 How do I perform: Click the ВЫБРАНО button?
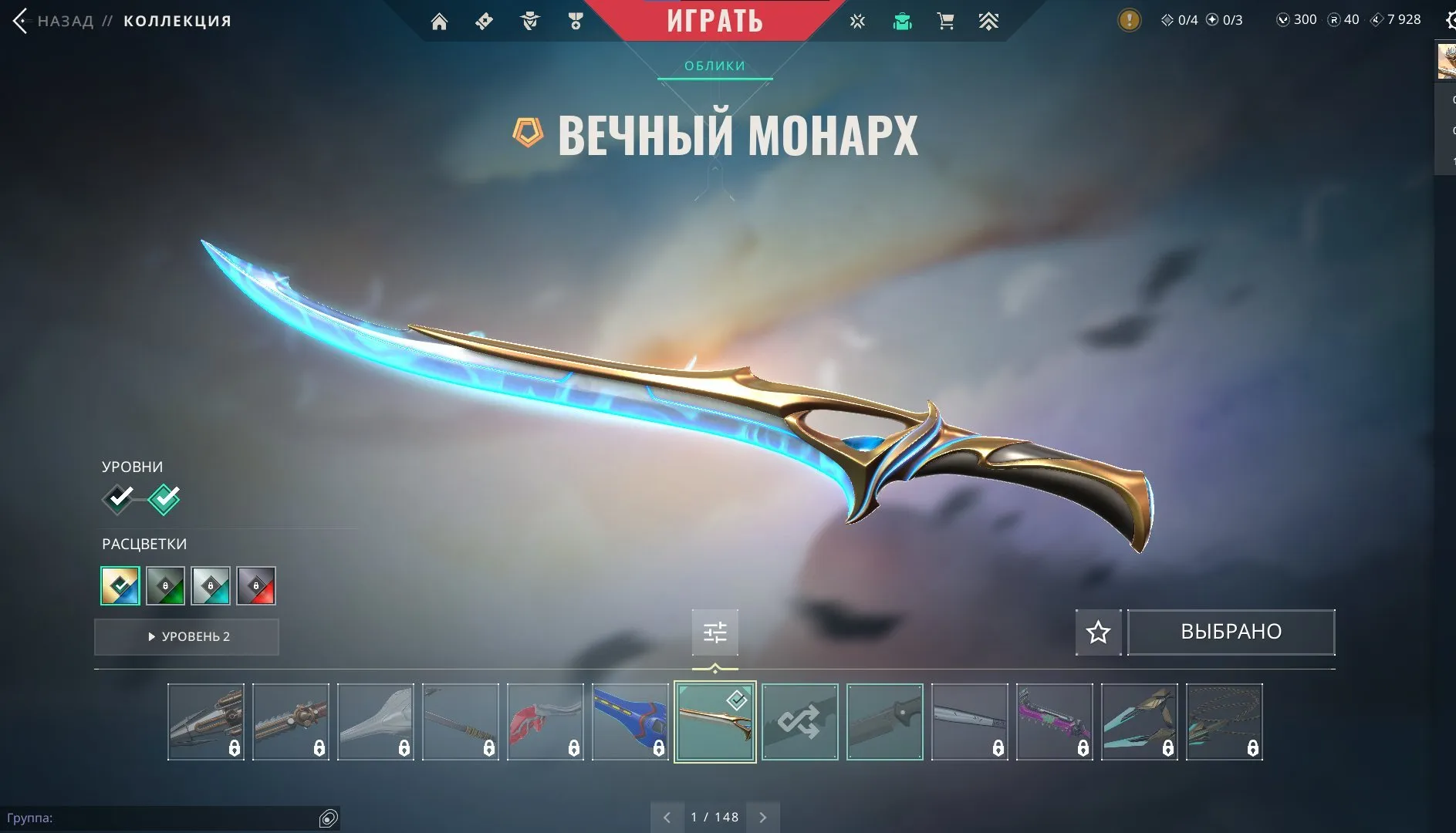tap(1231, 631)
